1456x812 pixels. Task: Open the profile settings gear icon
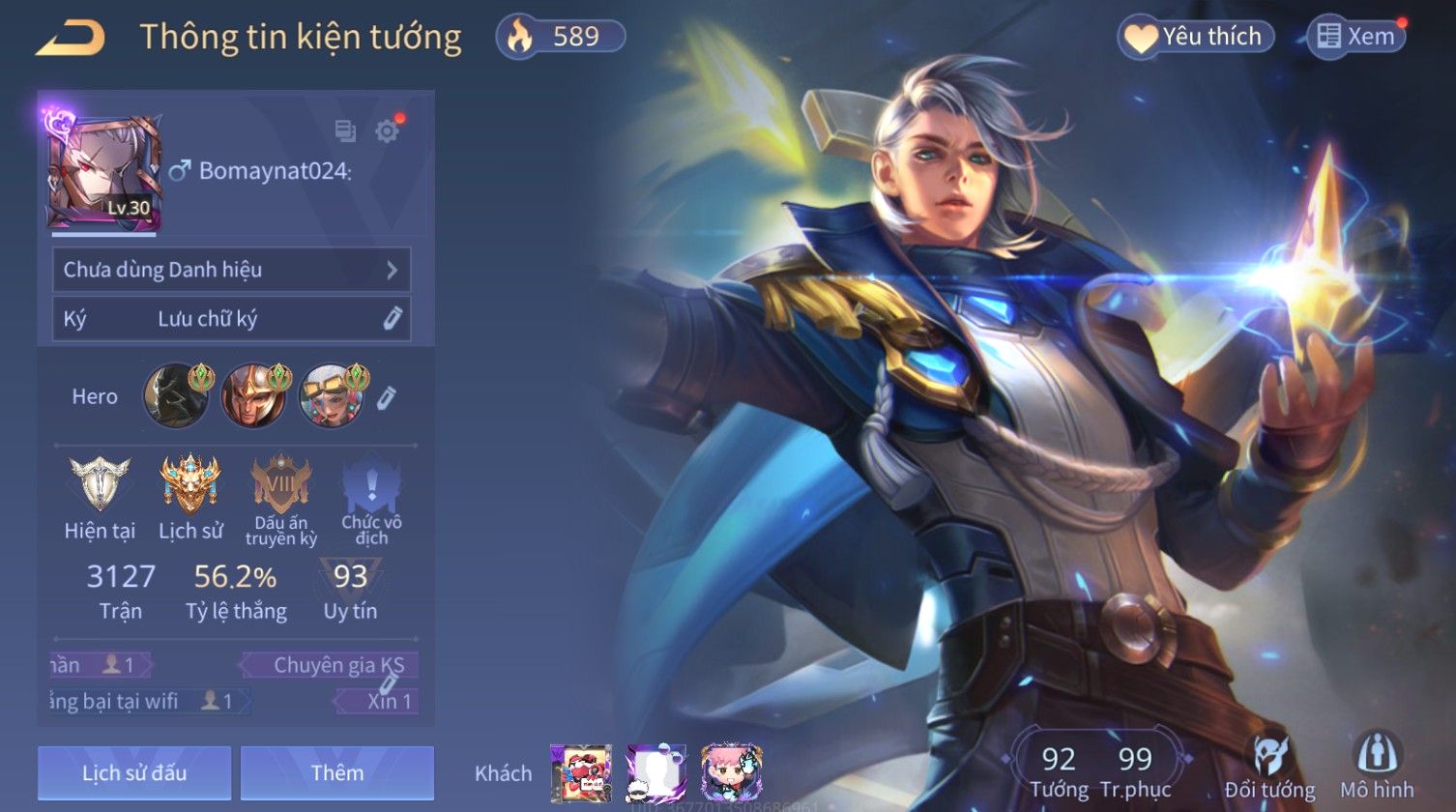point(387,130)
